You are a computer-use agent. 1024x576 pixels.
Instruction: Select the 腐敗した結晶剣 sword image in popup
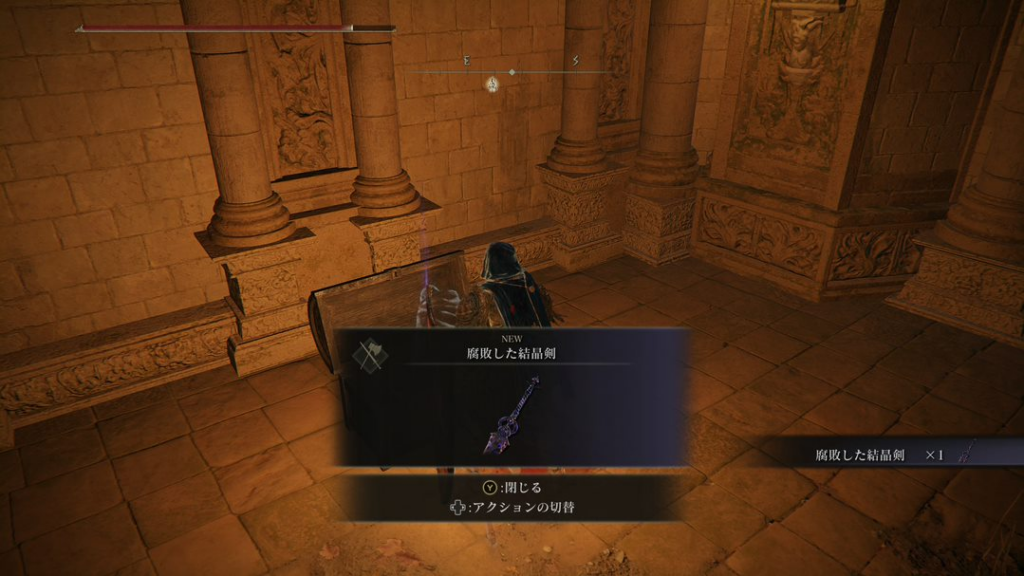pyautogui.click(x=514, y=416)
